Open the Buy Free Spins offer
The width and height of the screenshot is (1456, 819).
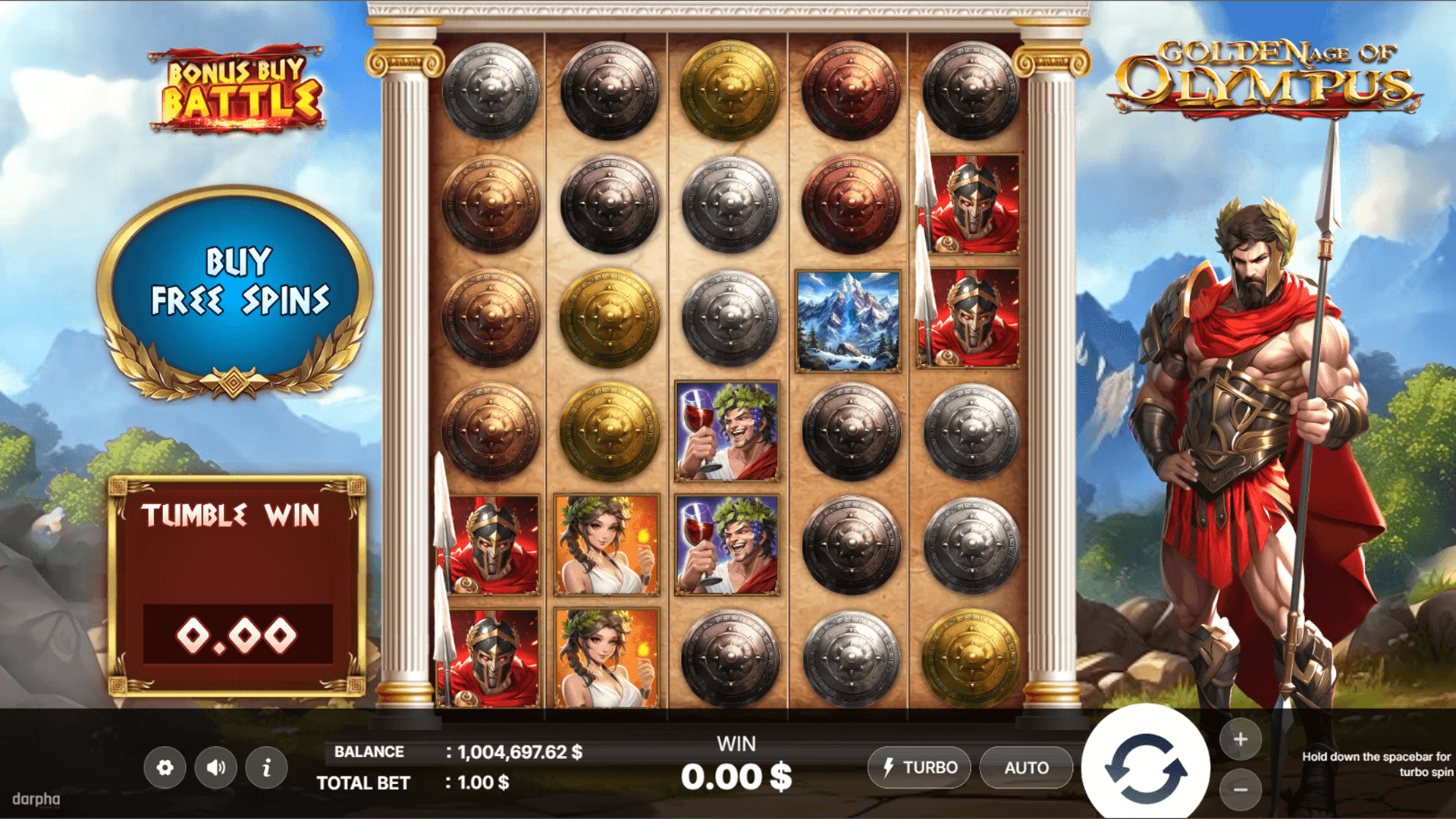tap(238, 282)
